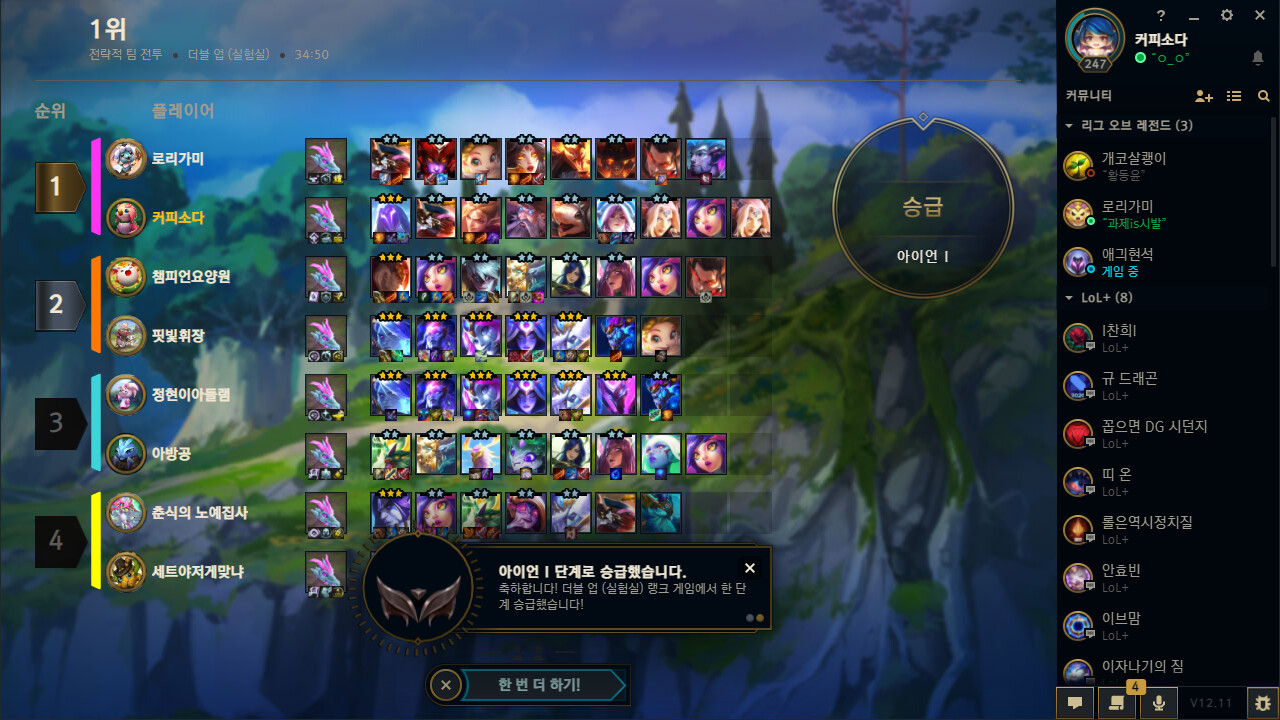
Task: Open the friends list view options icon
Action: [1233, 96]
